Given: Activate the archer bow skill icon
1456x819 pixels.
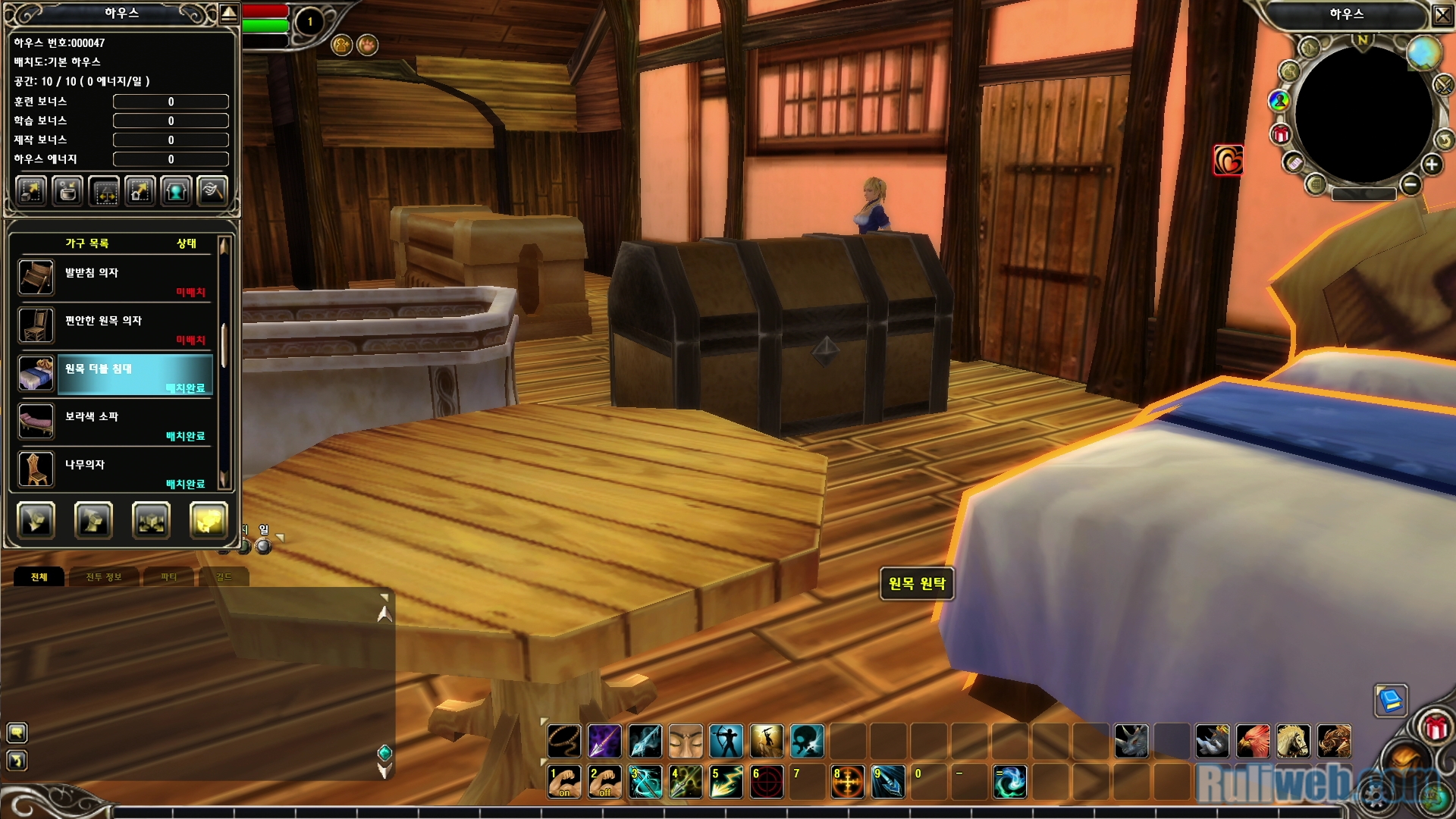Looking at the screenshot, I should click(726, 741).
